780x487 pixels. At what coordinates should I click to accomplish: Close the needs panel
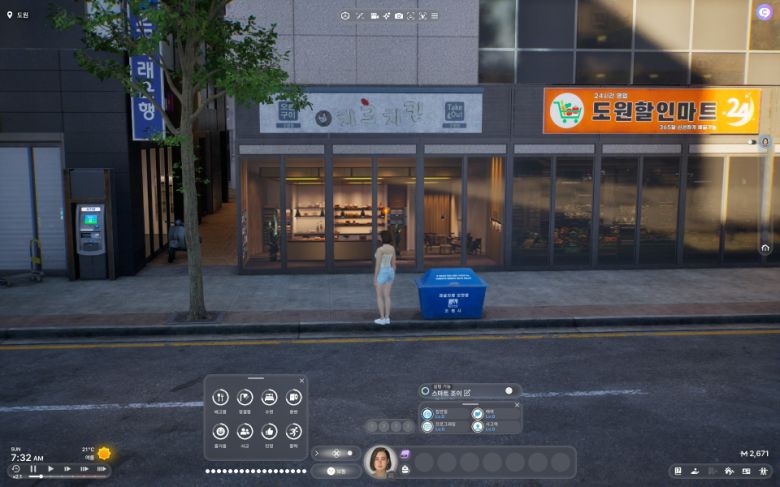coord(302,381)
